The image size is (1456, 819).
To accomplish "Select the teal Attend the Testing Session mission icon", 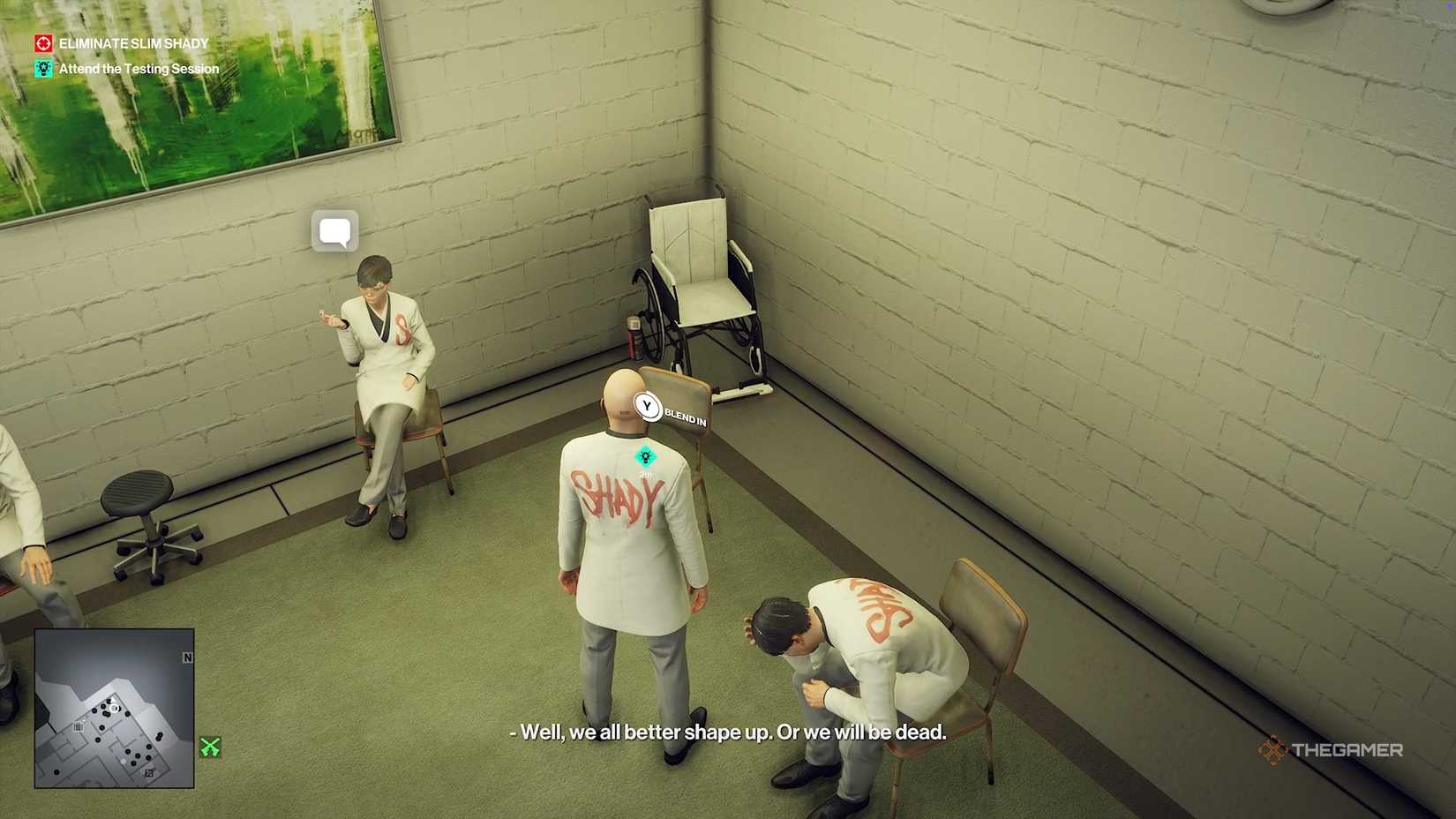I will pyautogui.click(x=43, y=68).
